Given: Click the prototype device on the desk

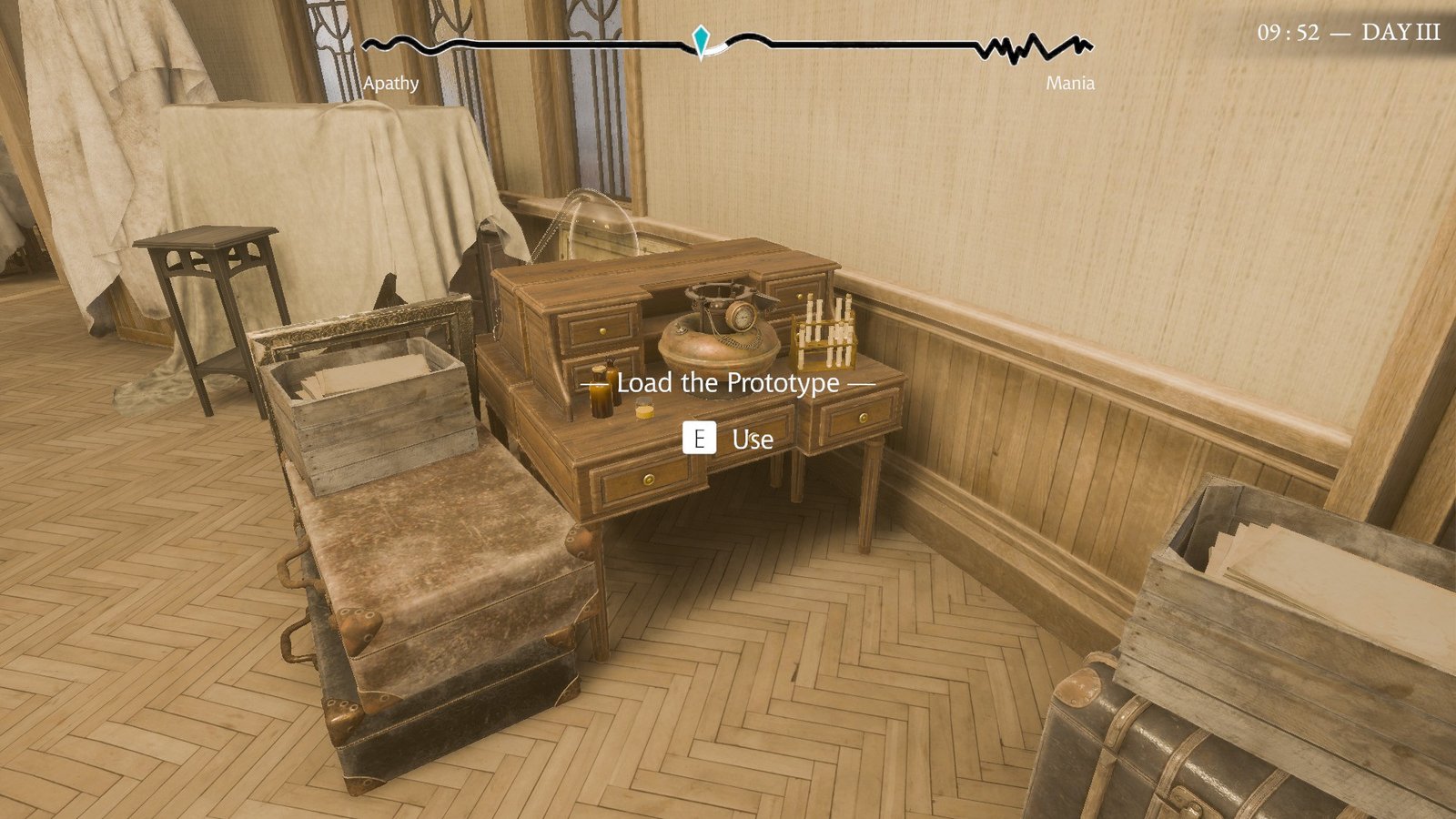Looking at the screenshot, I should [x=719, y=337].
